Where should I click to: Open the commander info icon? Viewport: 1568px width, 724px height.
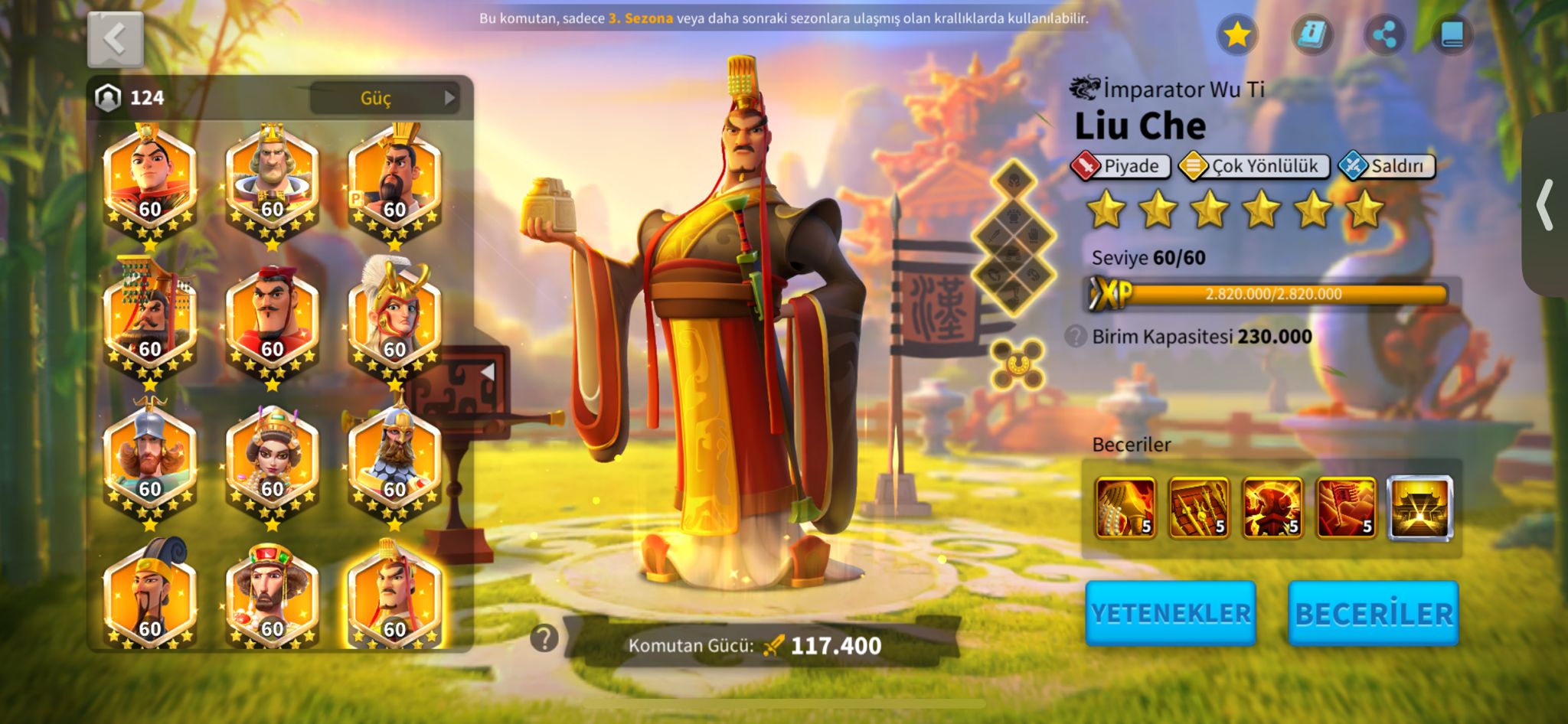[1312, 34]
